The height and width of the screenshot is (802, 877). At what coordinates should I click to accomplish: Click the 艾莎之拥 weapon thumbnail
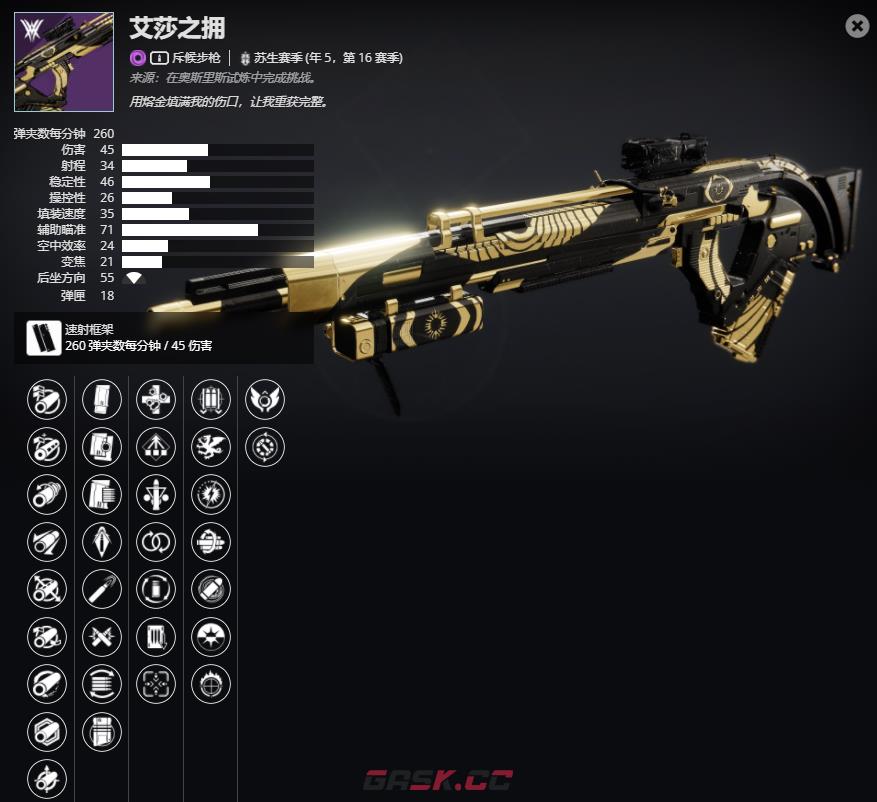coord(64,62)
